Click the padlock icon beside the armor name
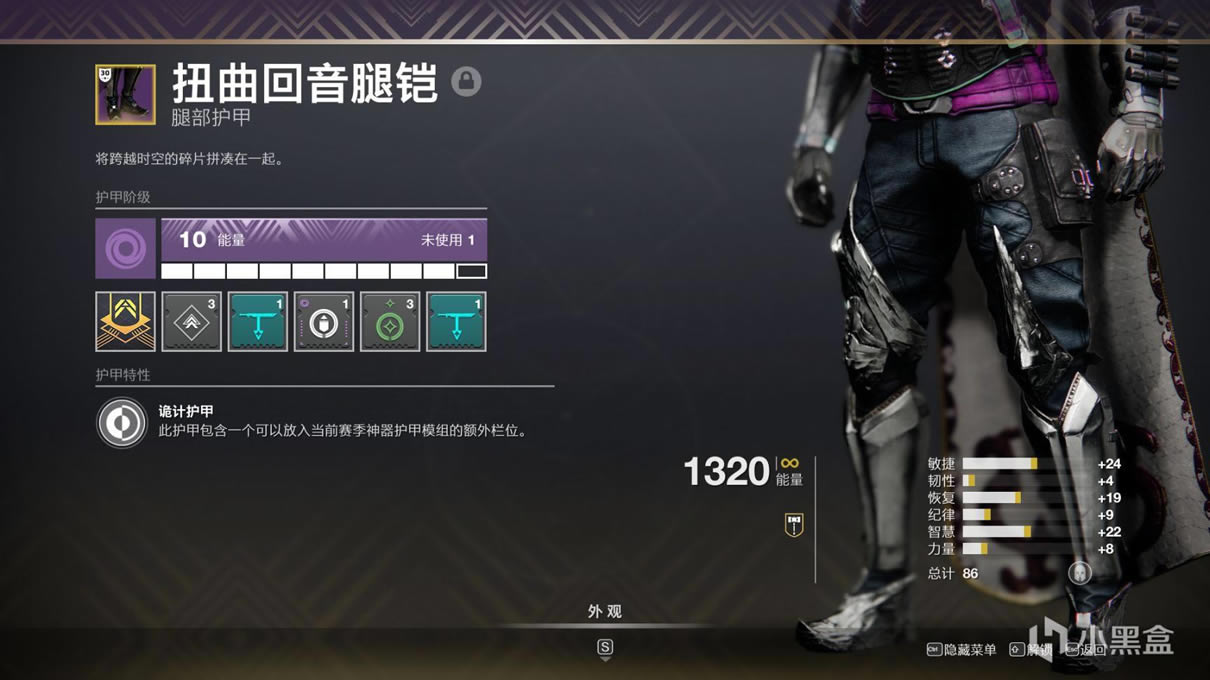 466,82
